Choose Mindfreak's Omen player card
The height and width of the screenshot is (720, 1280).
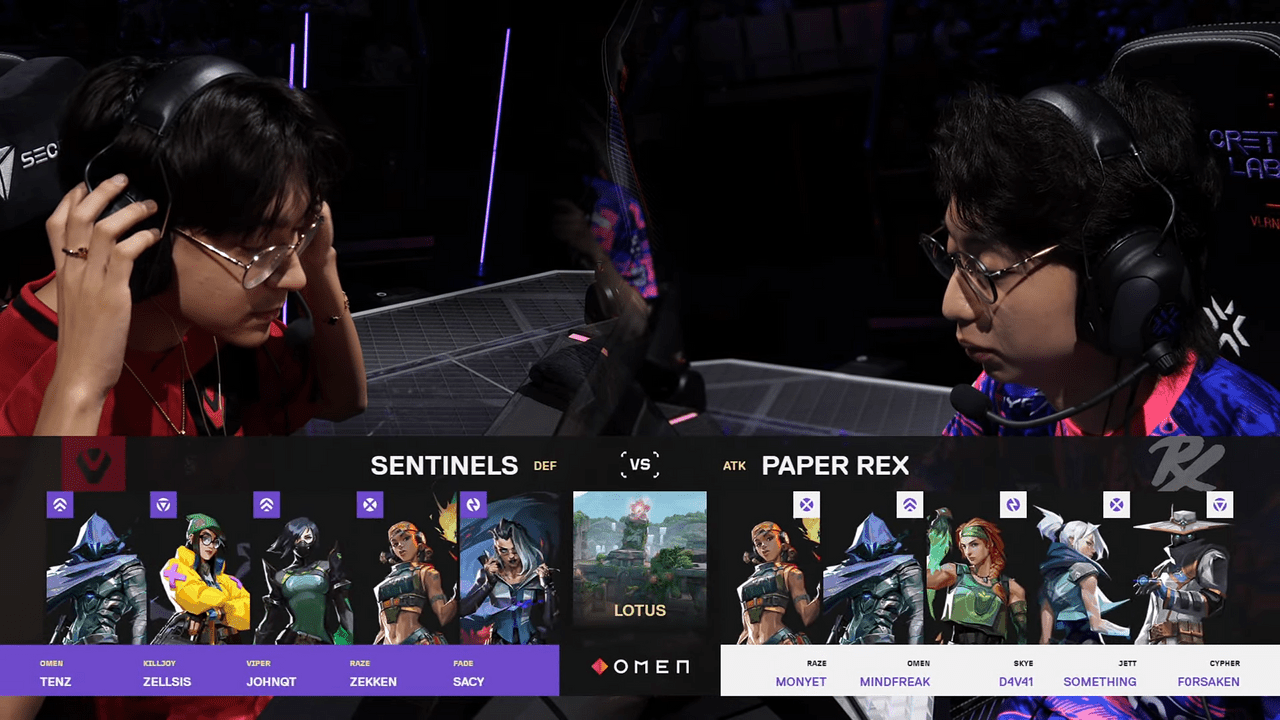pyautogui.click(x=875, y=580)
